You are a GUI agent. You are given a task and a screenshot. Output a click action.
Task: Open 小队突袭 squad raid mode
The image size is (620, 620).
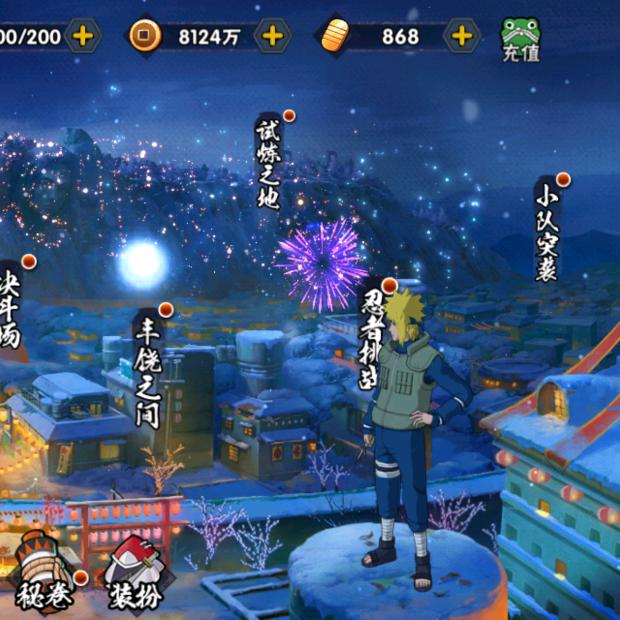(546, 230)
